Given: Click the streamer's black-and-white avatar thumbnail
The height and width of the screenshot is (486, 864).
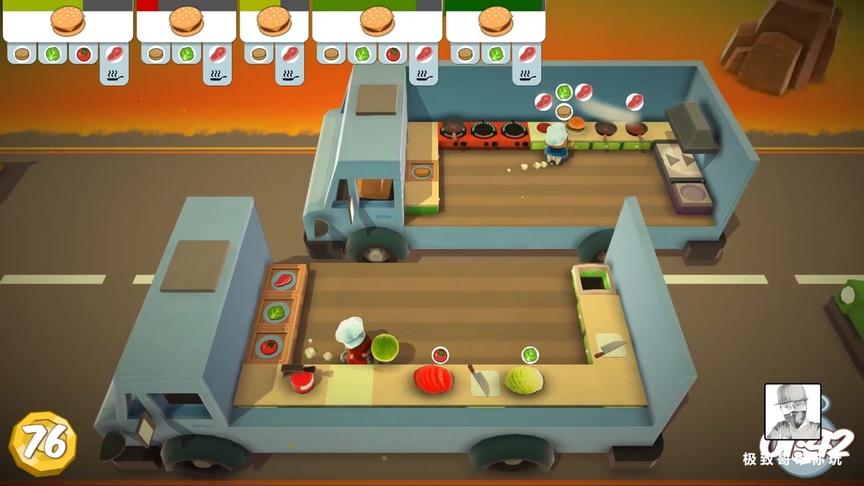Looking at the screenshot, I should tap(792, 411).
